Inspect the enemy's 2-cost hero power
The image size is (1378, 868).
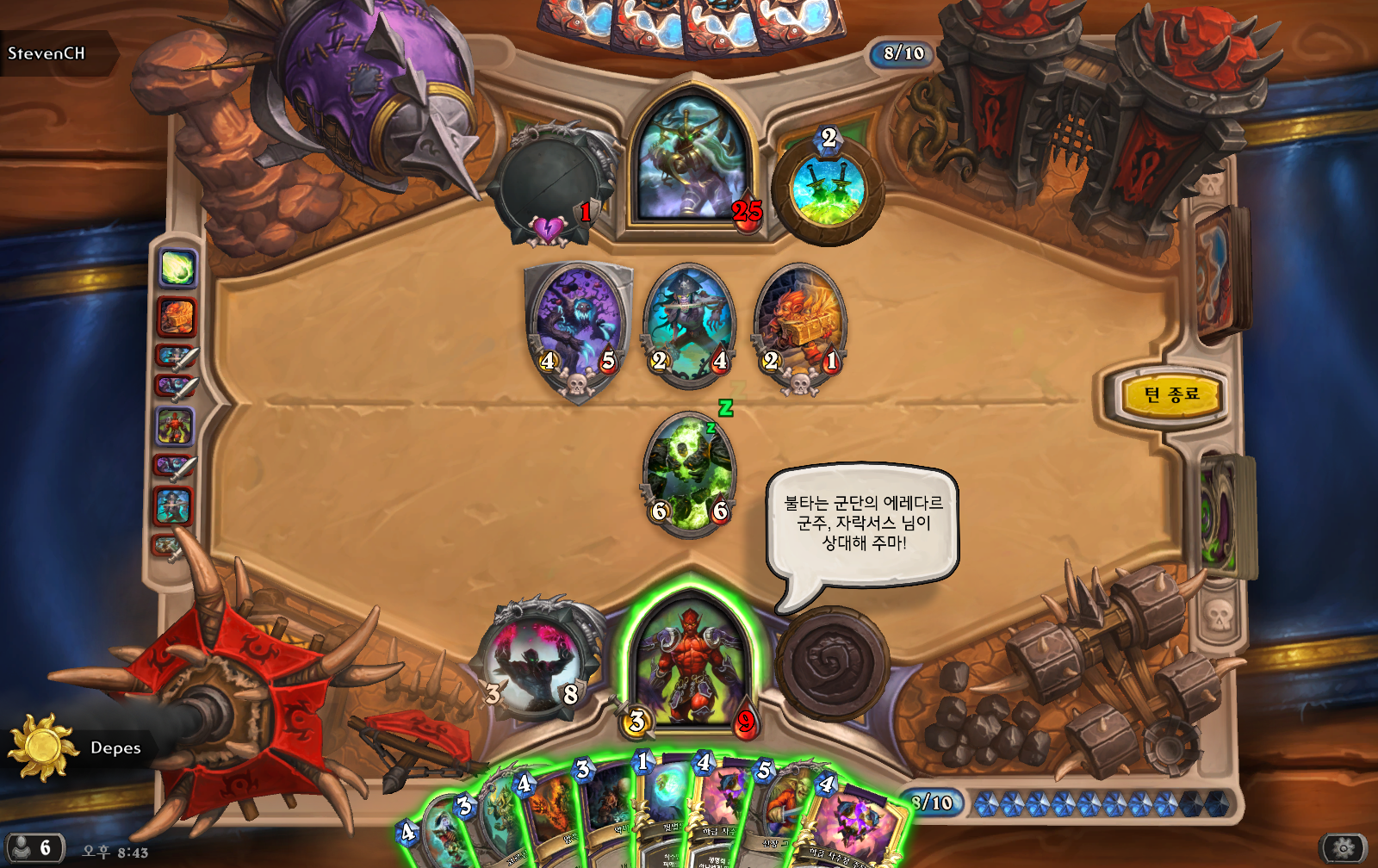click(x=828, y=188)
